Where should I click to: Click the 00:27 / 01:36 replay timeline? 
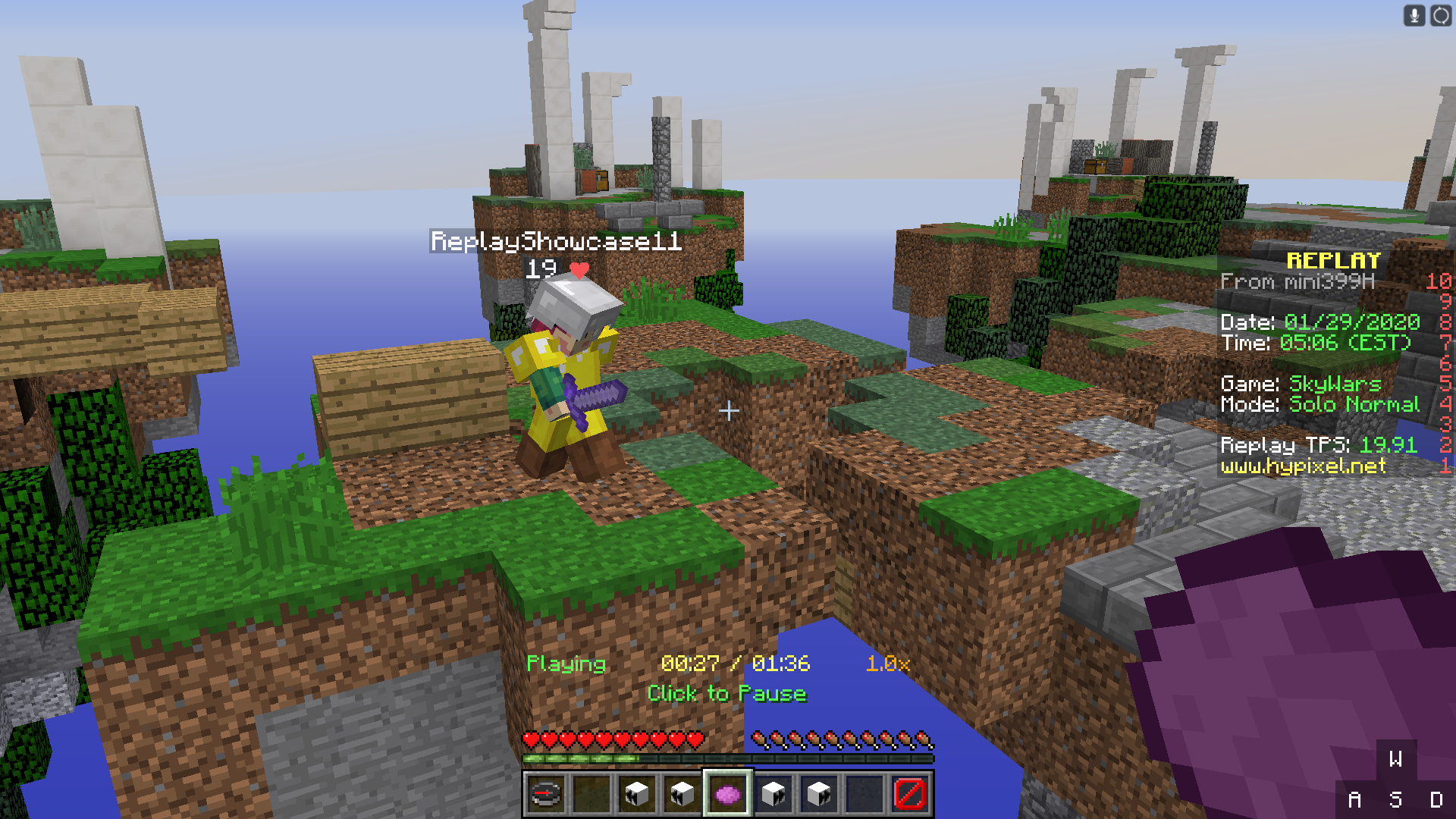736,664
